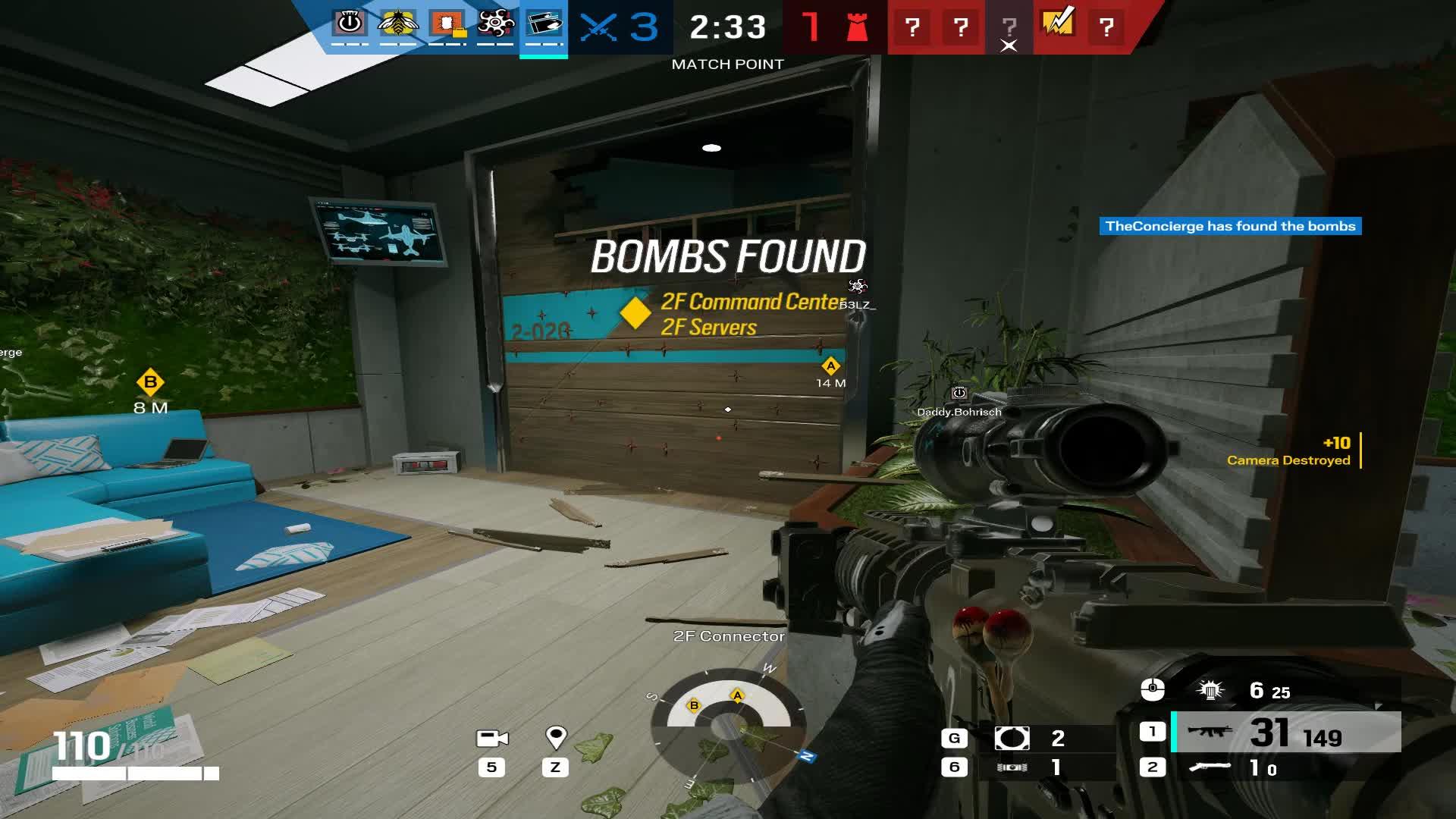
Task: Expand the round score with crossed swords
Action: tap(616, 27)
